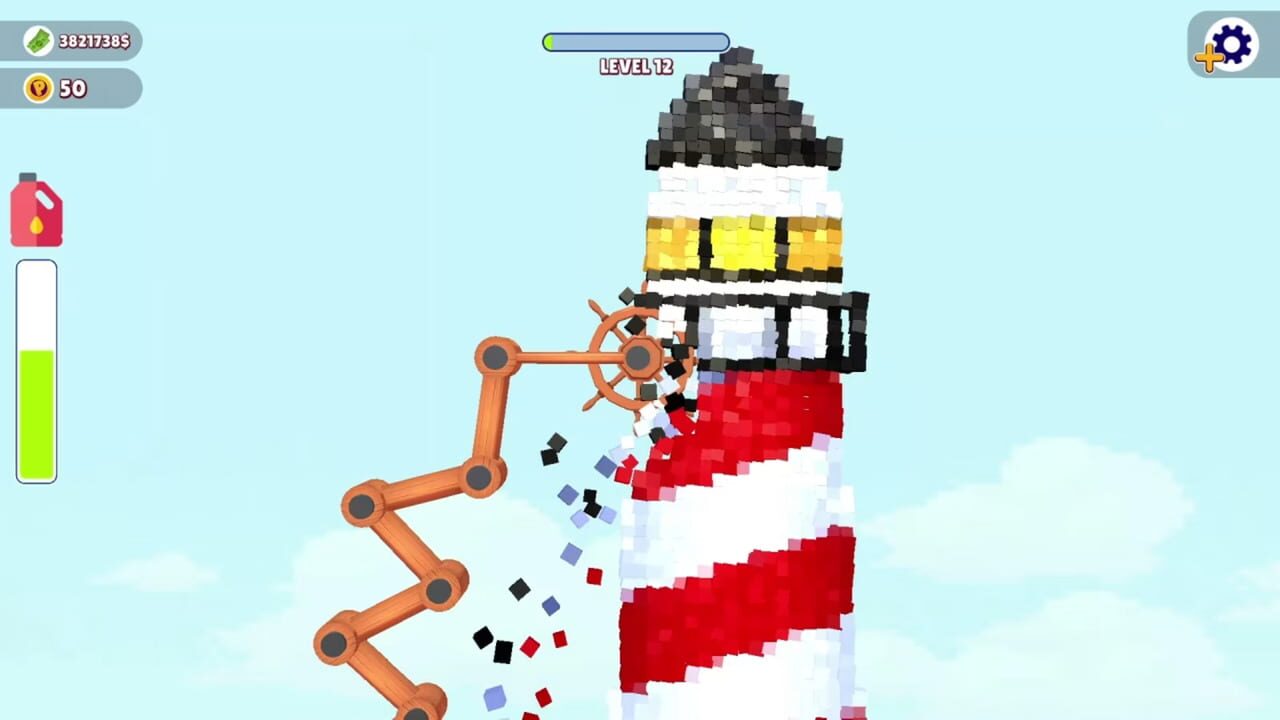Select the LEVEL 12 label

click(635, 65)
